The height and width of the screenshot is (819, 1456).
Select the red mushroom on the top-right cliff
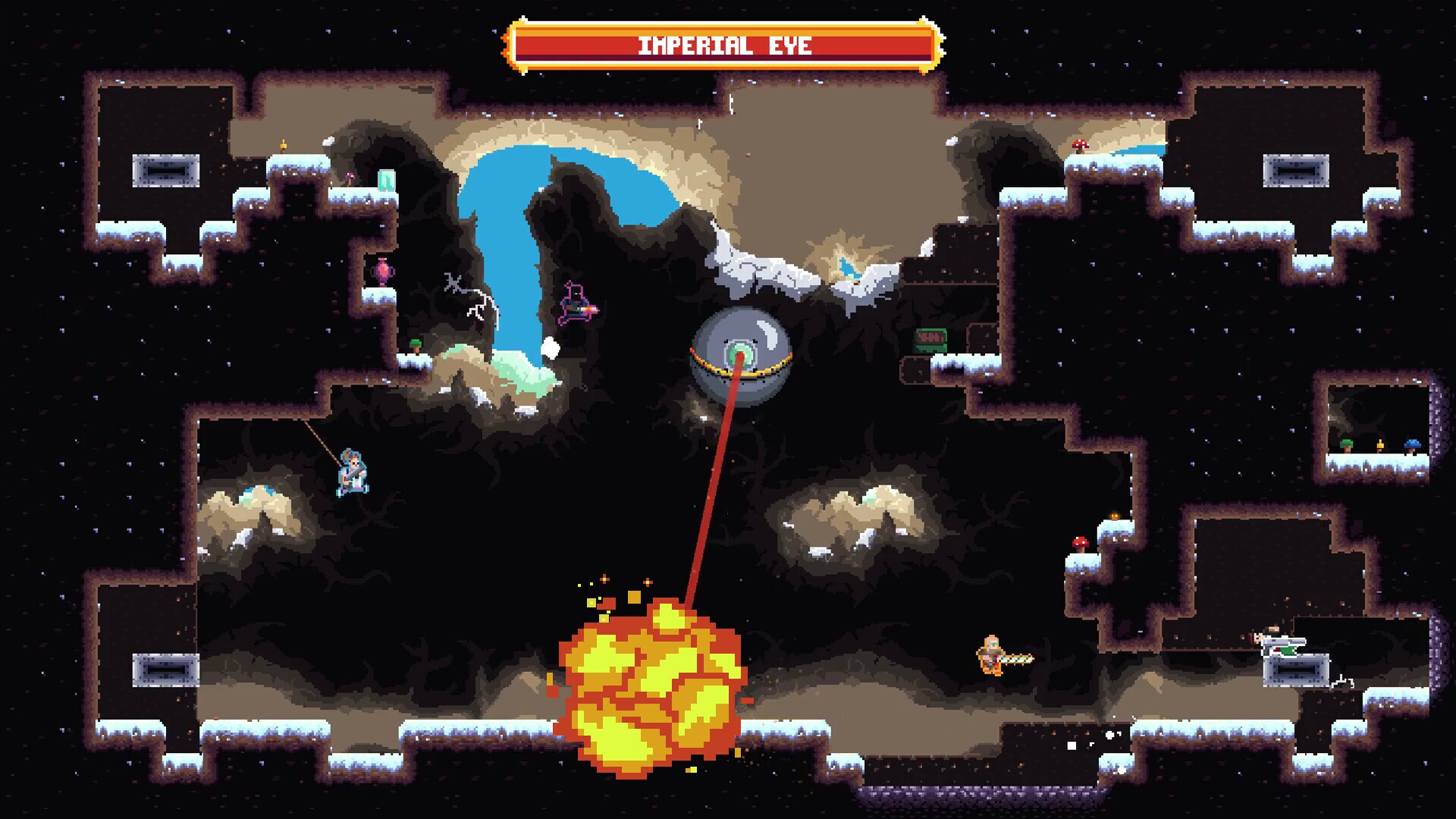click(1079, 143)
